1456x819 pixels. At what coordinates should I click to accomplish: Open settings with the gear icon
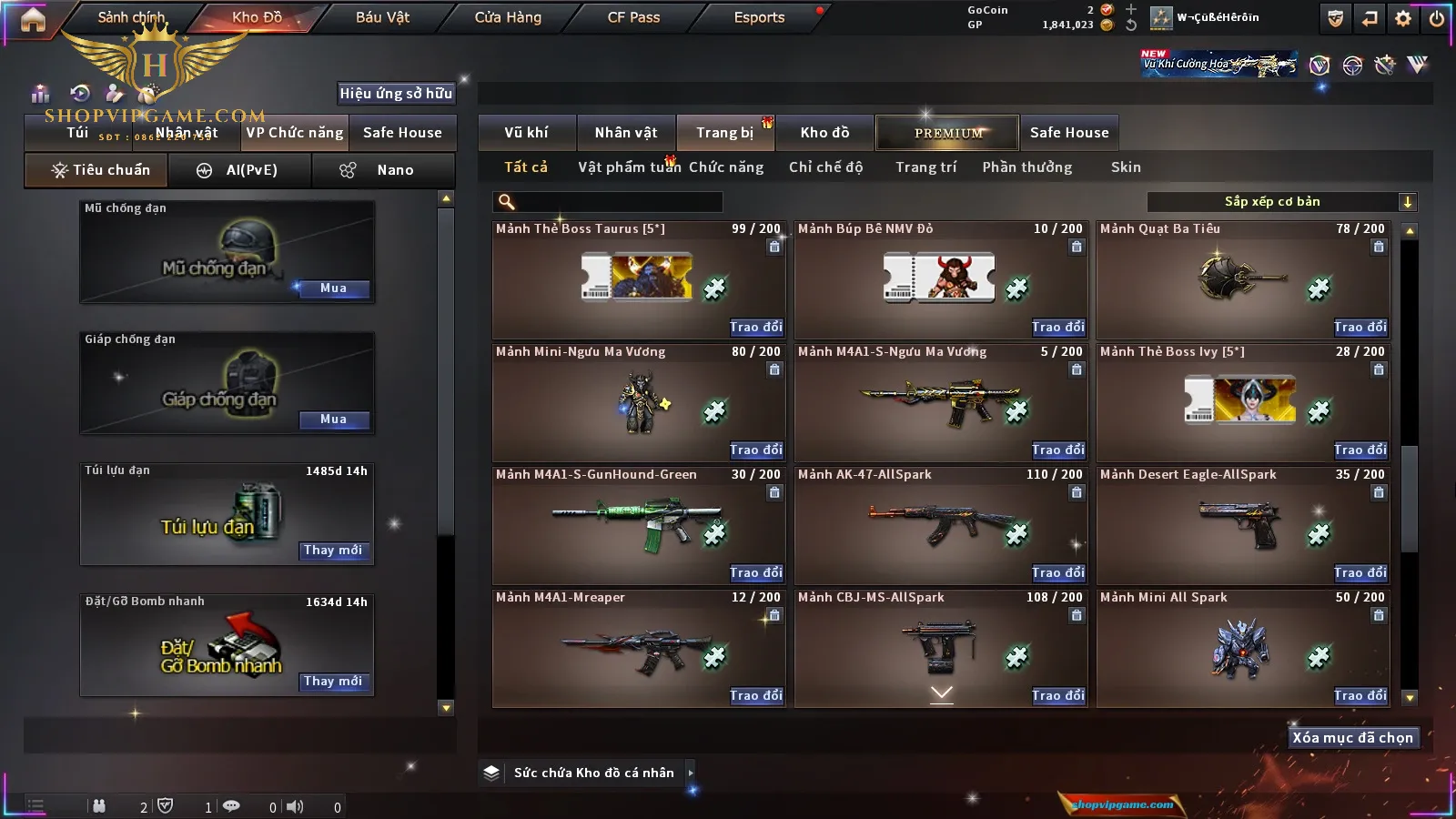click(x=1403, y=18)
